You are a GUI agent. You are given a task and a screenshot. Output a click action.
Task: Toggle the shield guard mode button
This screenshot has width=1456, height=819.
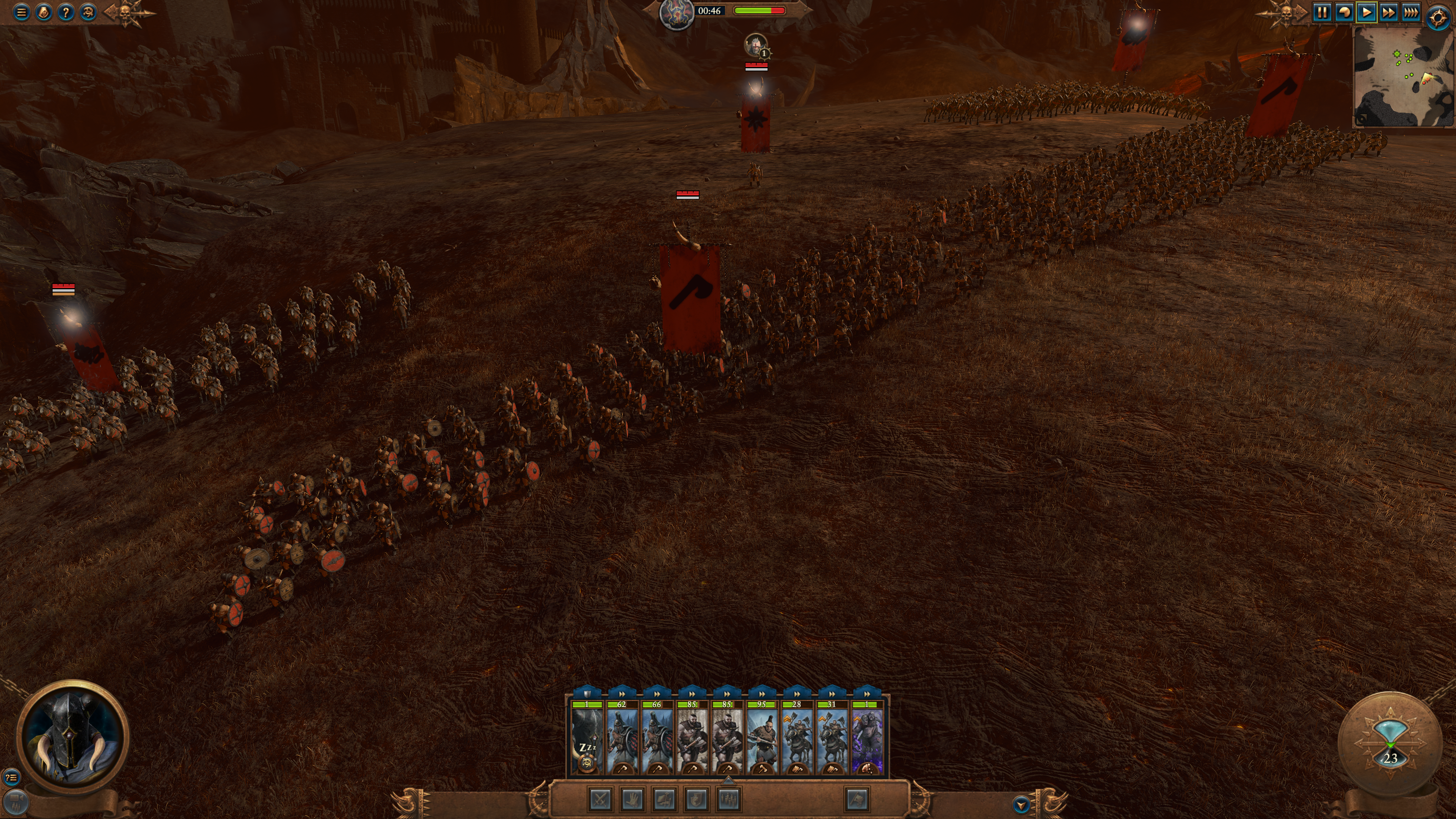coord(697,799)
